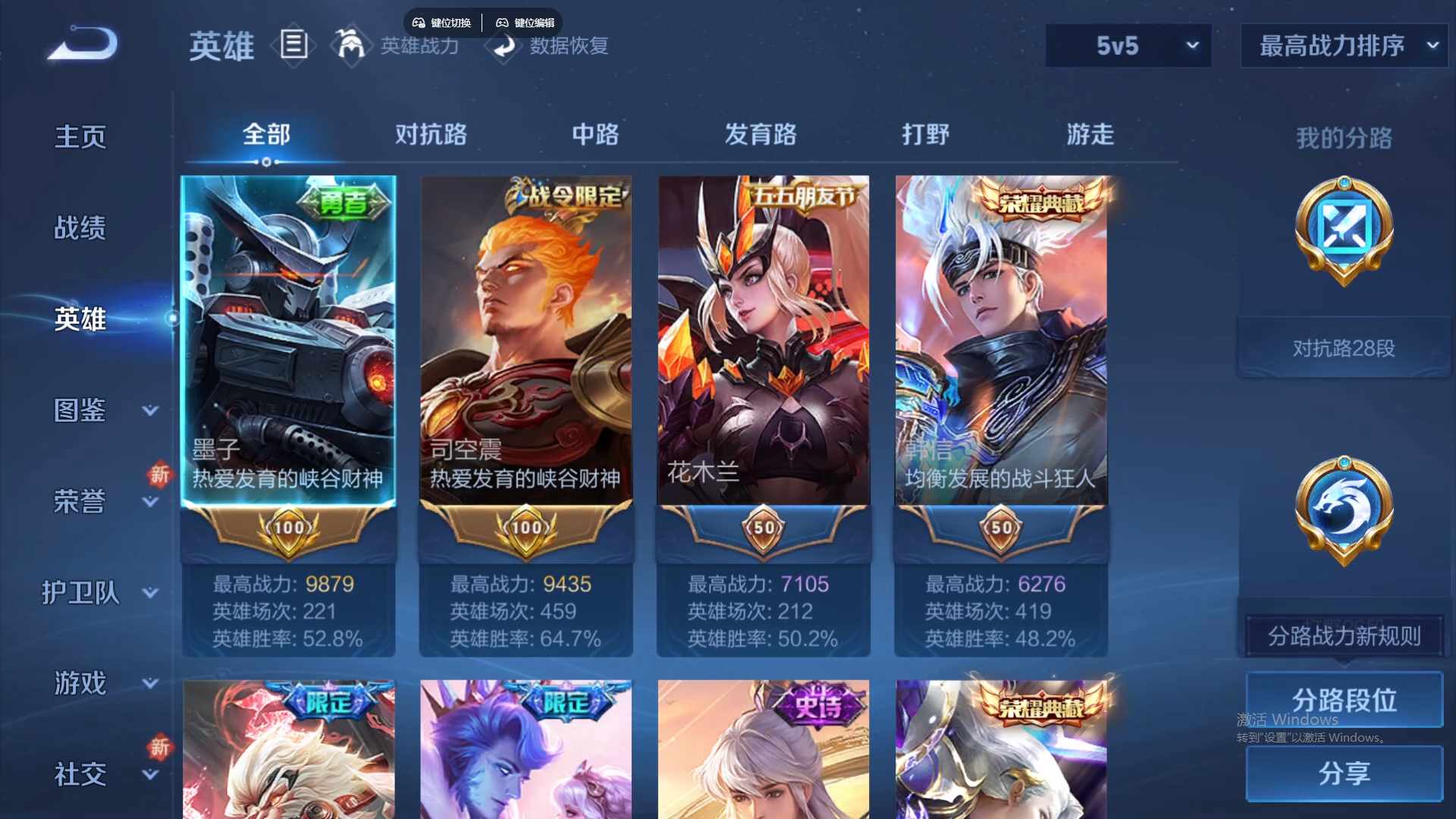
Task: Click the 数据恢复 data recovery icon
Action: click(x=504, y=47)
